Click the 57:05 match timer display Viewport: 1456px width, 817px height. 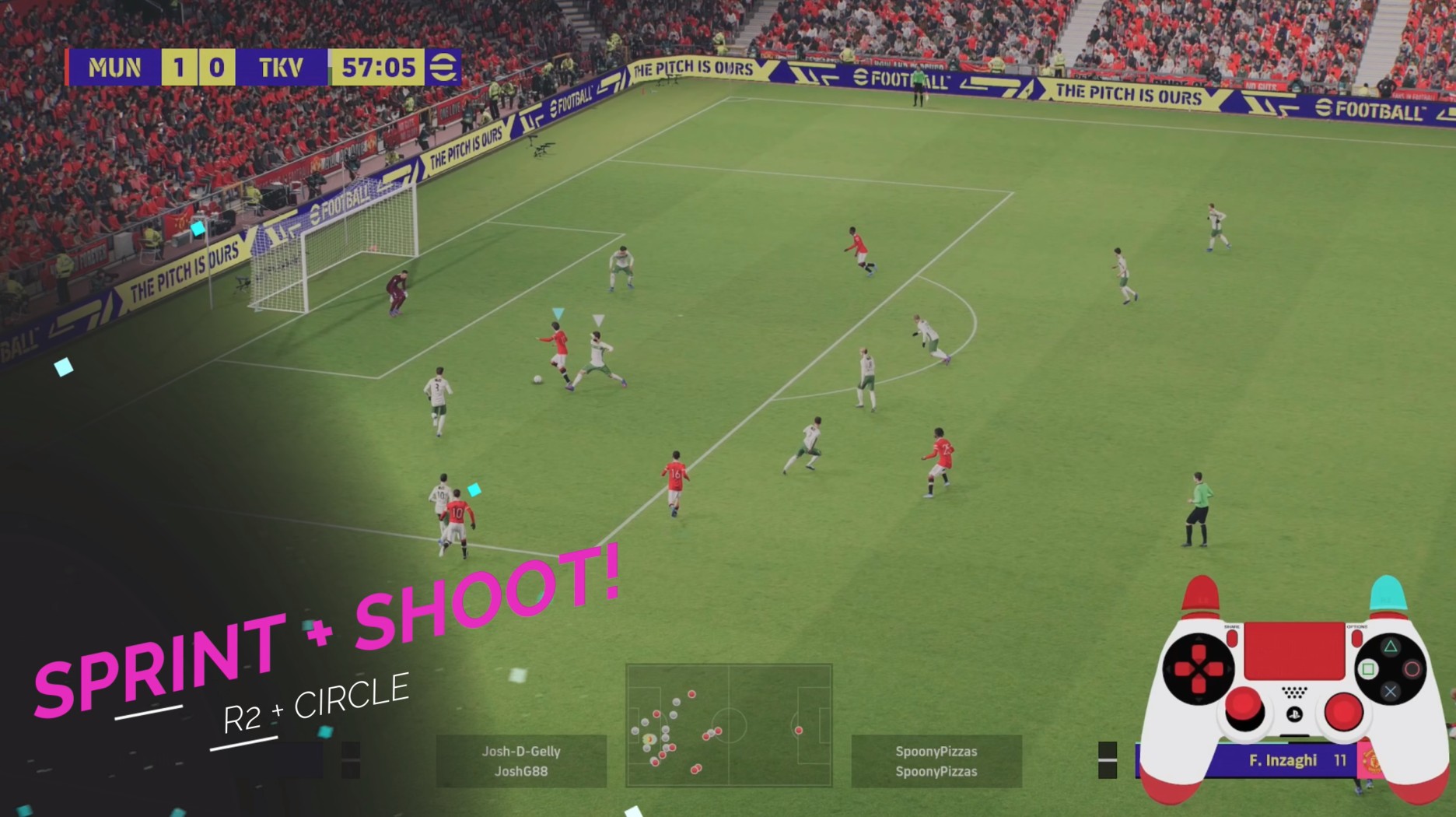click(x=376, y=68)
